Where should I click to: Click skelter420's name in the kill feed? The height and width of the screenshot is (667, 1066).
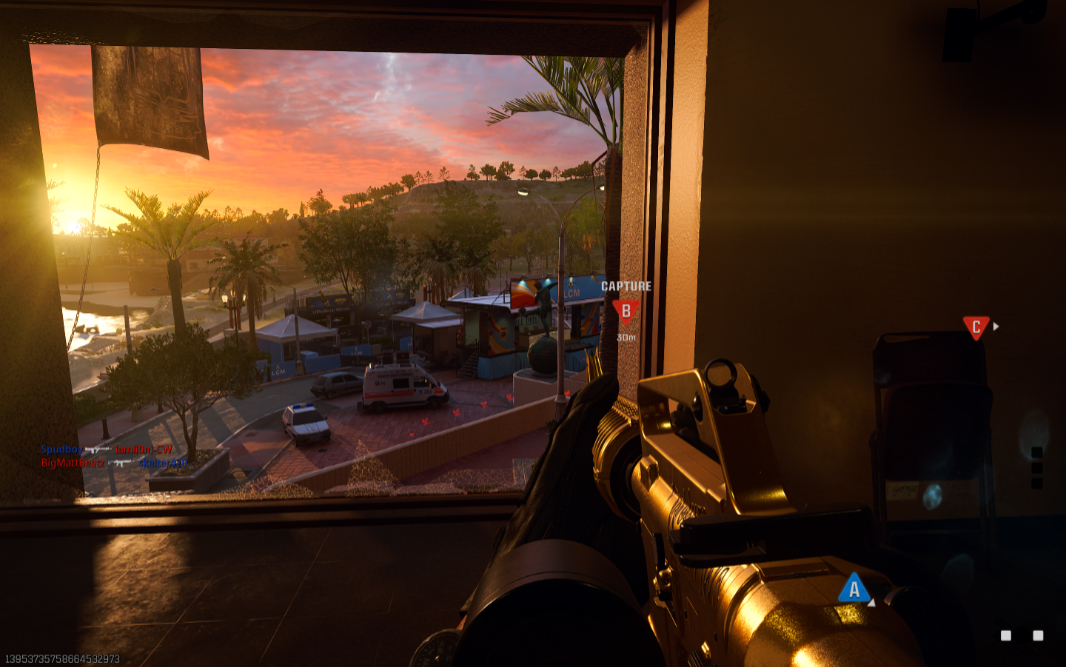click(162, 463)
